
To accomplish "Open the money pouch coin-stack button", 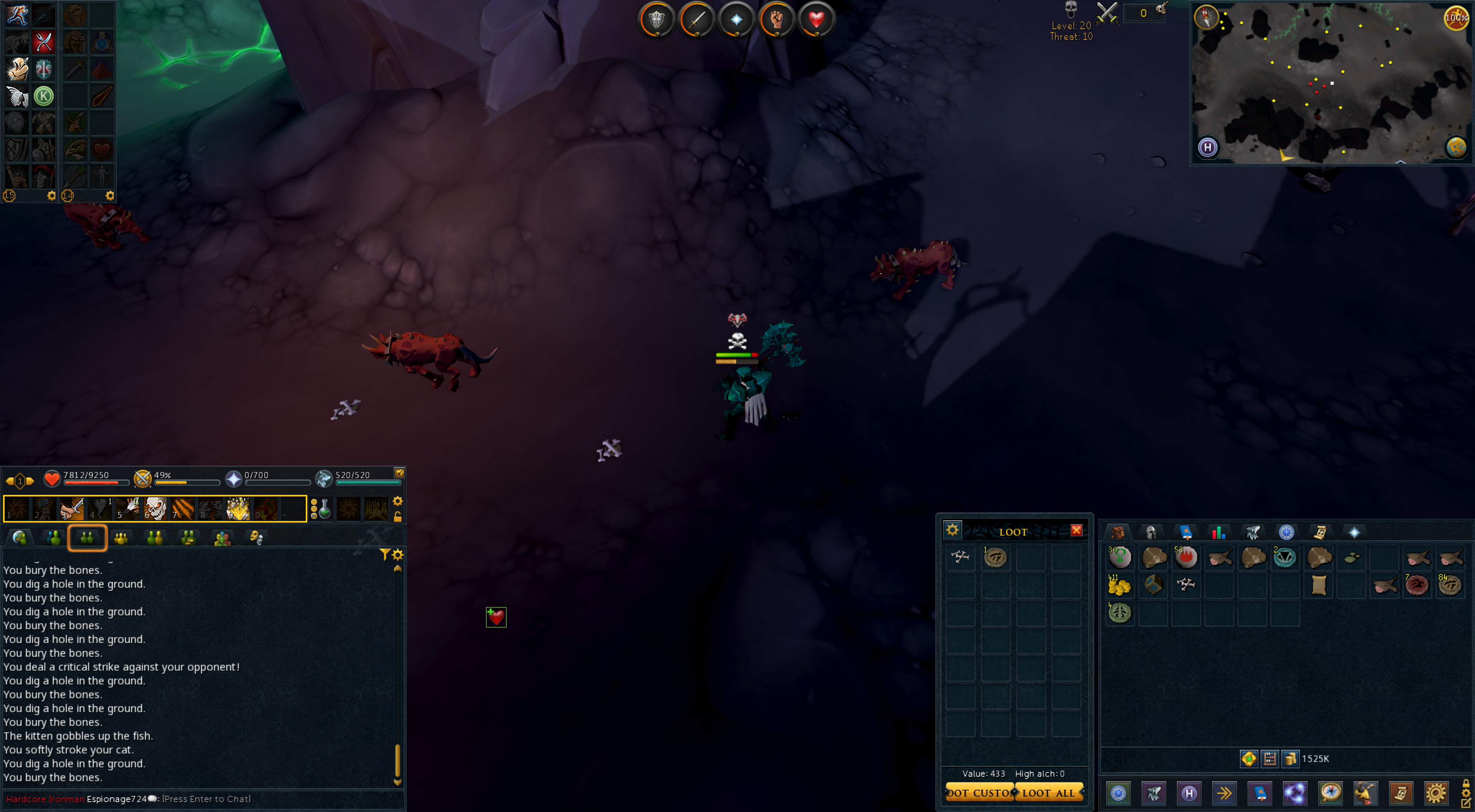I will pyautogui.click(x=1290, y=759).
